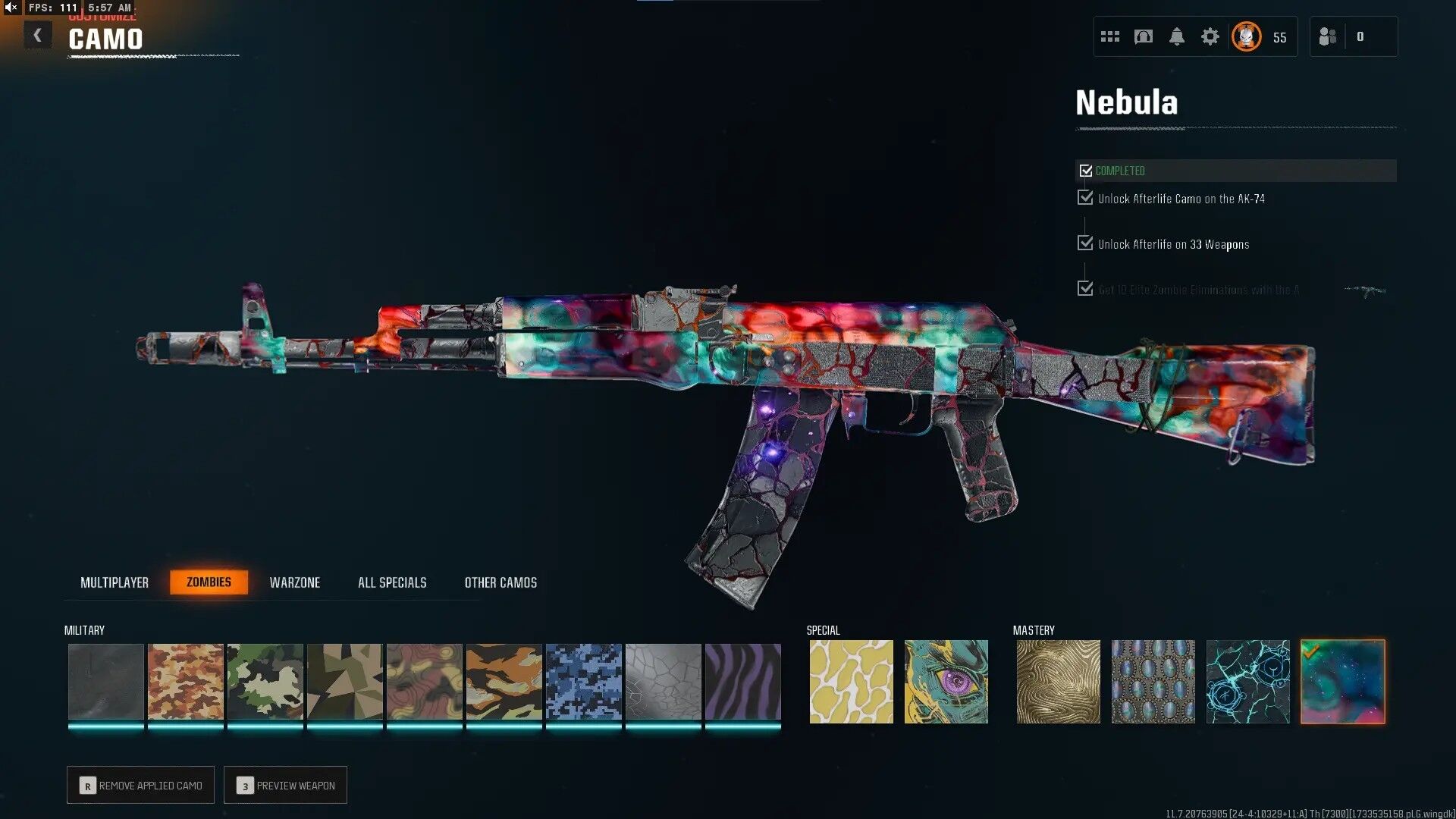
Task: Open the ALL SPECIALS tab
Action: (392, 582)
